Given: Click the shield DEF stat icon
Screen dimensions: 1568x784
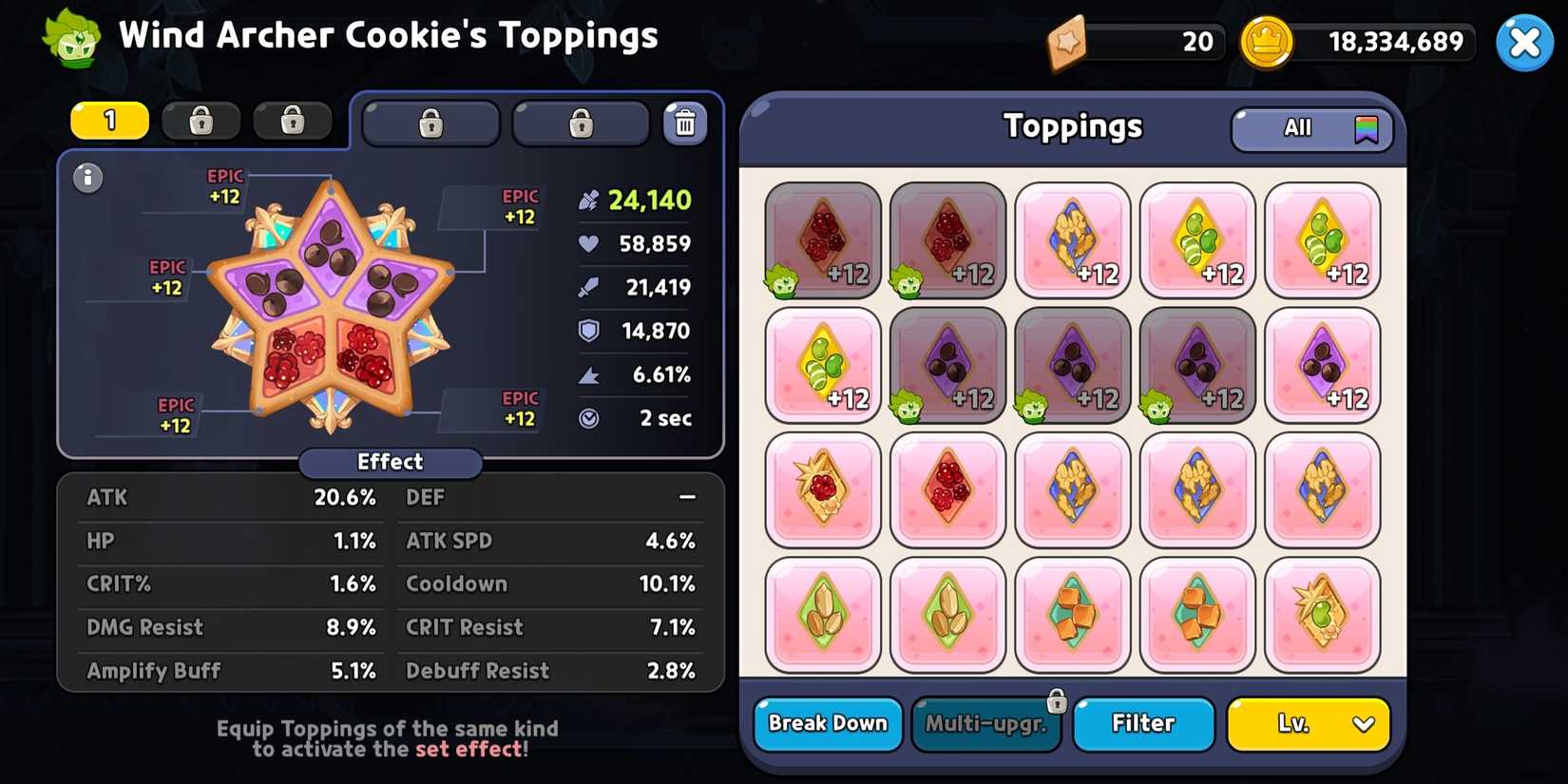Looking at the screenshot, I should (x=589, y=330).
